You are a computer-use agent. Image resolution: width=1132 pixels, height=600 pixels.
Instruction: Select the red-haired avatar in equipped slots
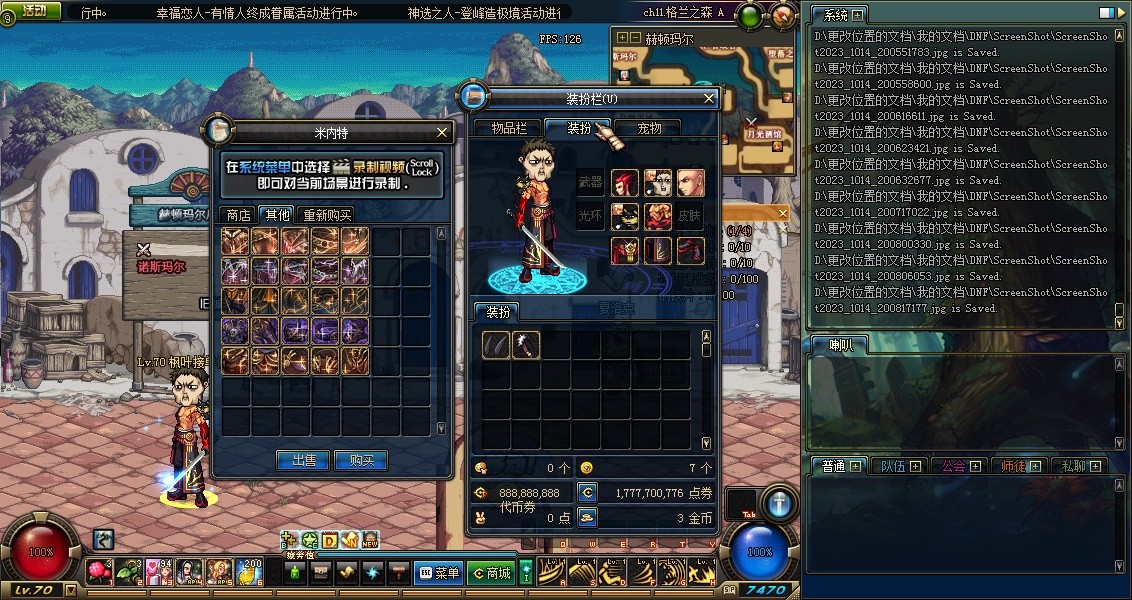(626, 183)
